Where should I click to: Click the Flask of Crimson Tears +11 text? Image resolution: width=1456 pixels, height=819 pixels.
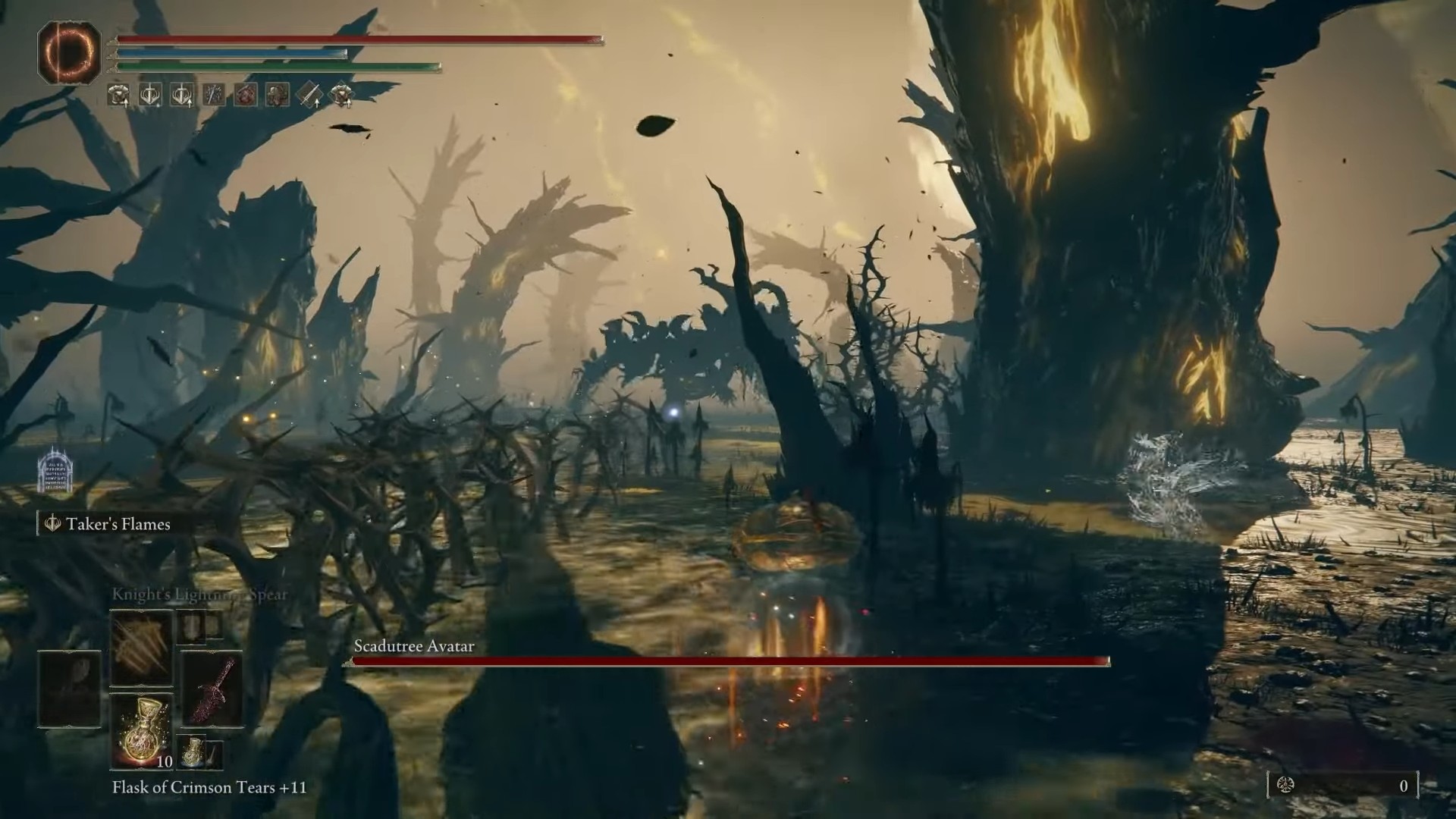coord(209,788)
